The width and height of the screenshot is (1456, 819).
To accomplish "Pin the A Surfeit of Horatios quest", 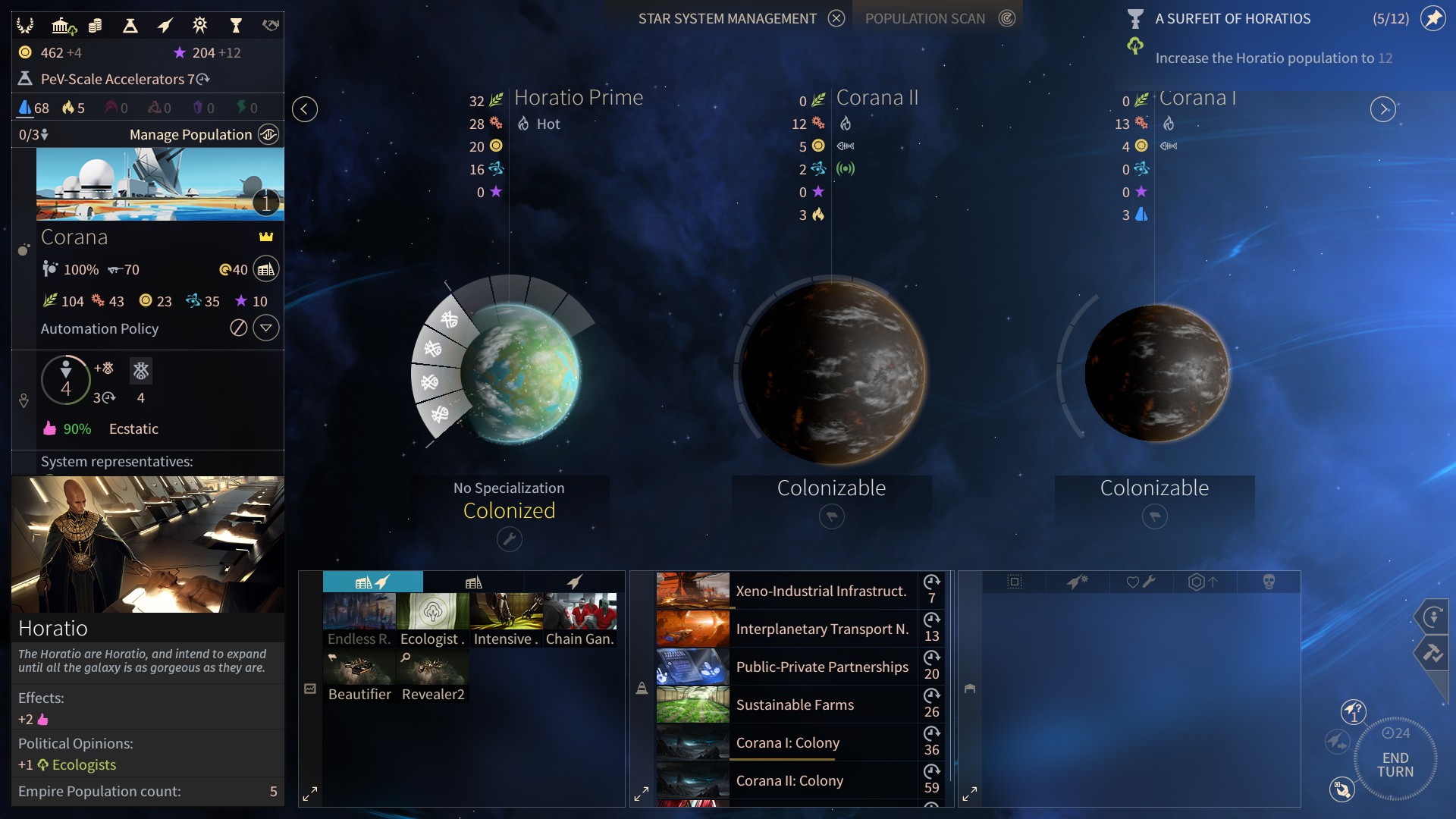I will (1432, 18).
